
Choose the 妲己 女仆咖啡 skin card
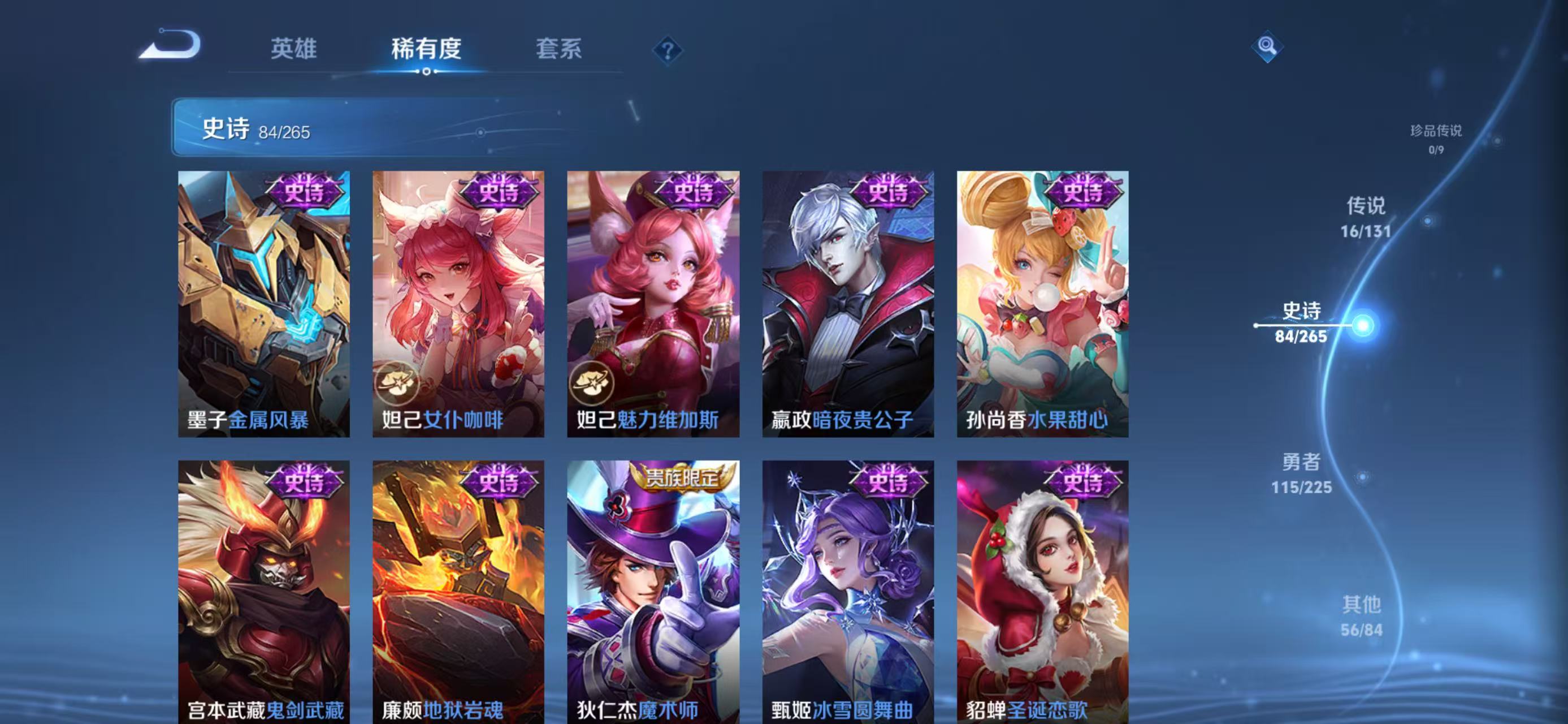458,303
